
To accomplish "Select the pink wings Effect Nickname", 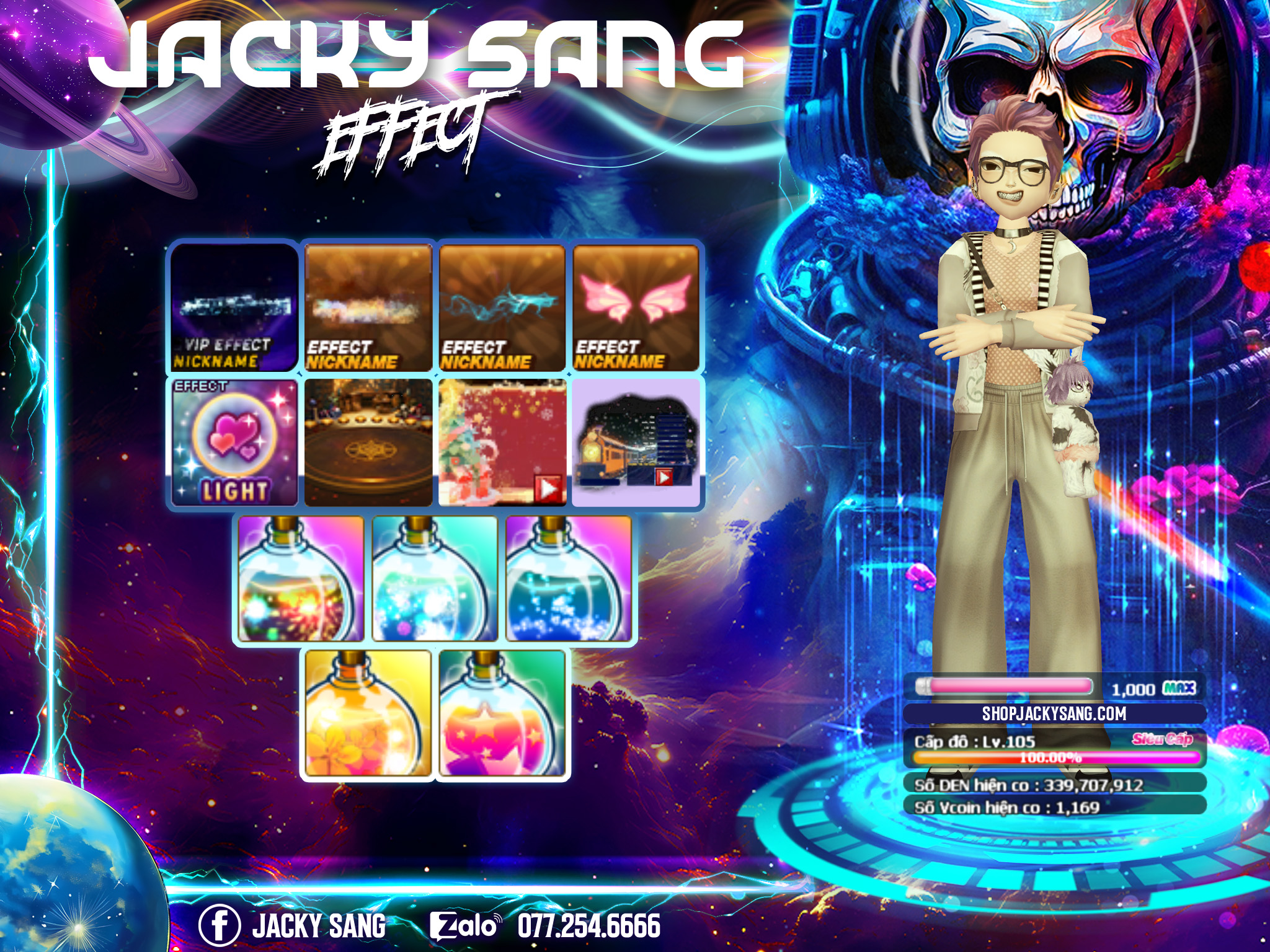I will [636, 307].
